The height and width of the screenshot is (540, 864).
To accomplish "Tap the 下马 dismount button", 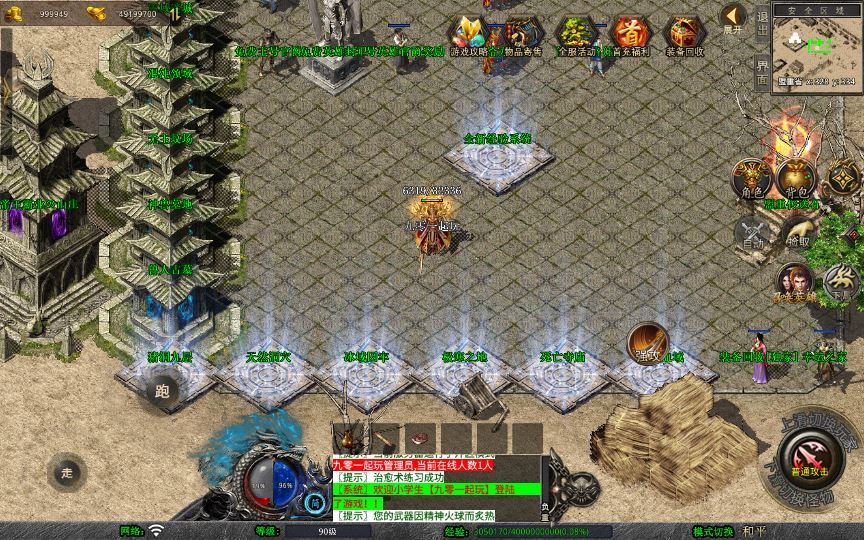I will pos(840,284).
